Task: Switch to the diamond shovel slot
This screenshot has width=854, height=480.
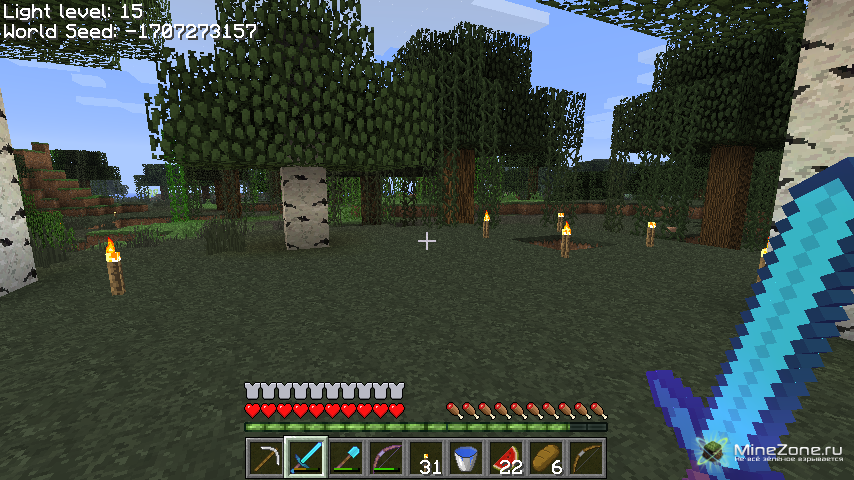Action: point(345,458)
